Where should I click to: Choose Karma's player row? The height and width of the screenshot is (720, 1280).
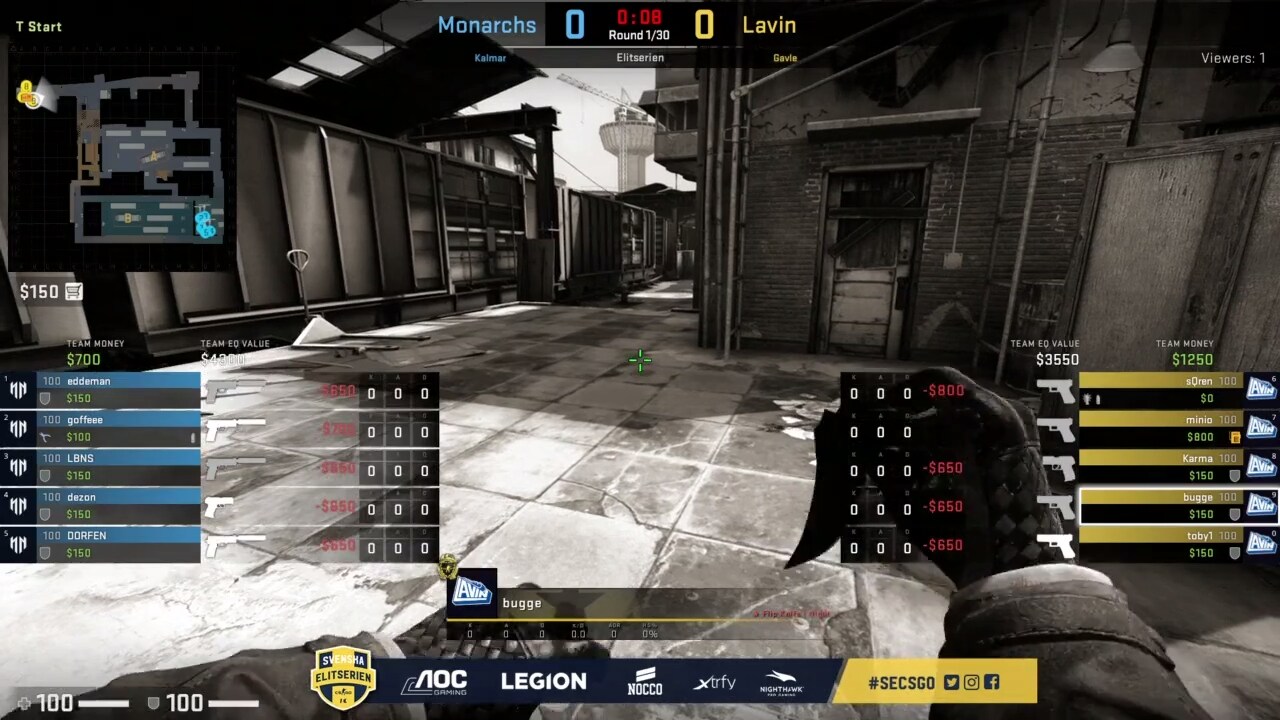[x=1160, y=466]
